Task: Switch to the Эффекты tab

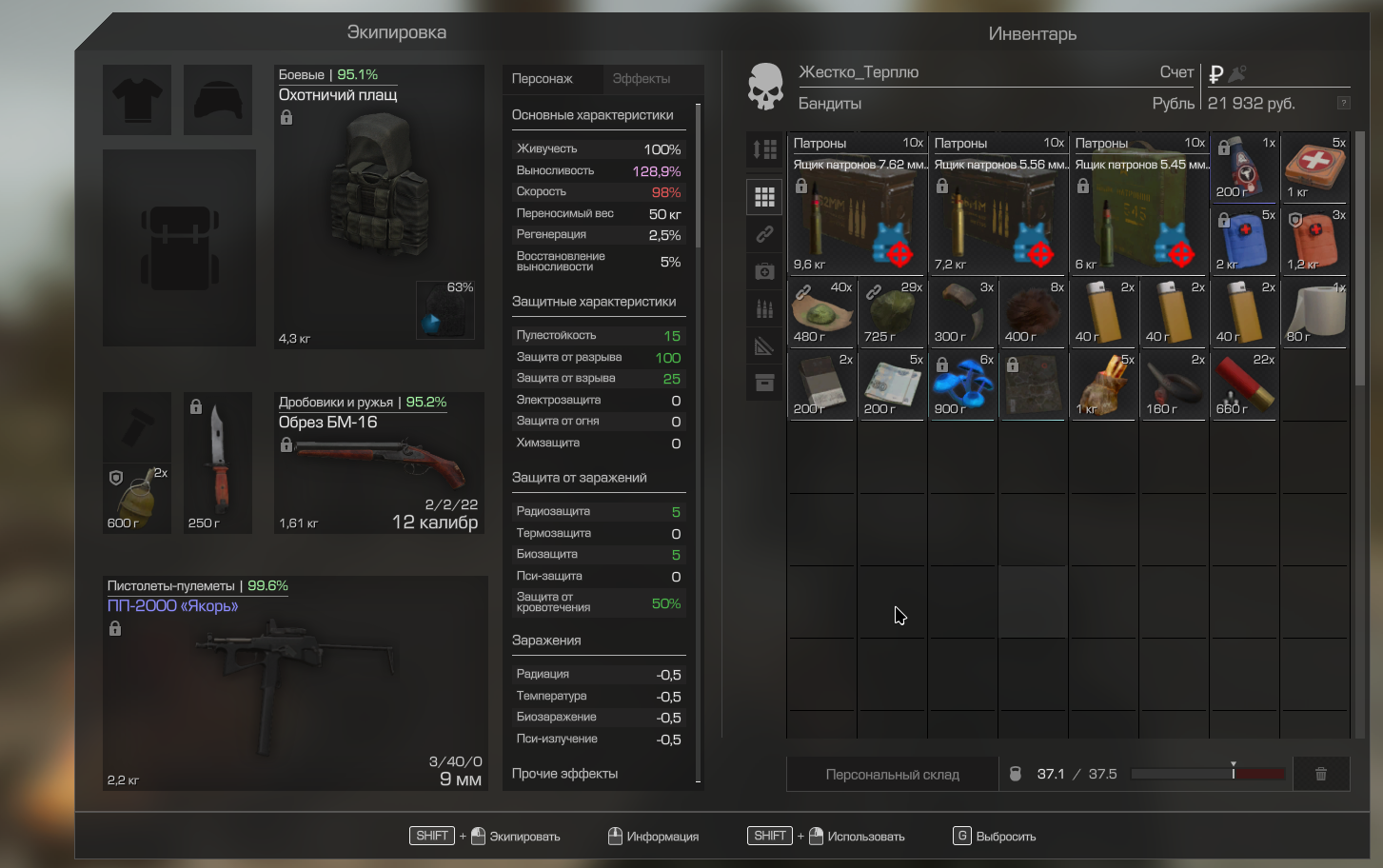Action: 641,79
